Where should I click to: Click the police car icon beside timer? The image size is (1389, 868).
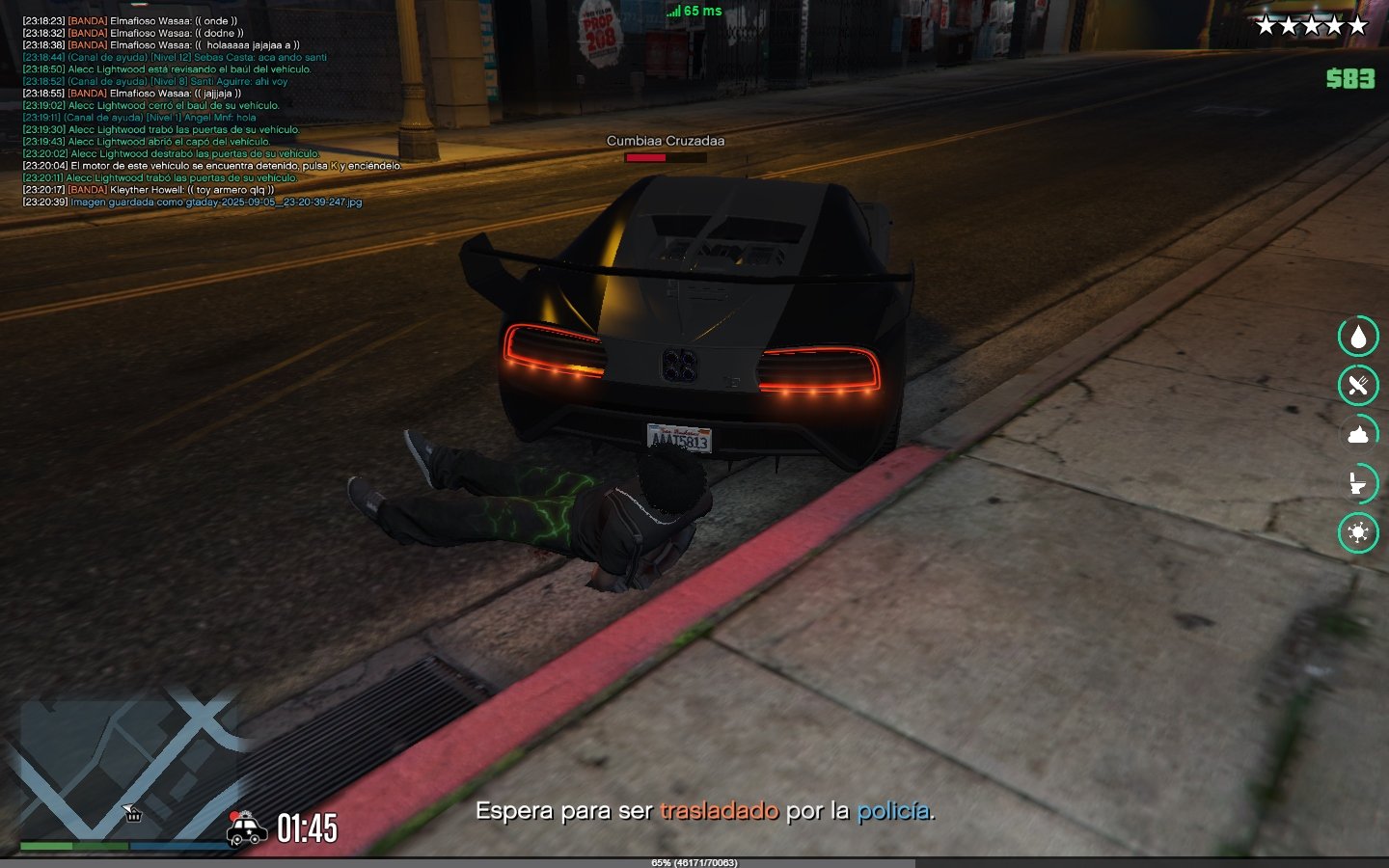(x=247, y=828)
